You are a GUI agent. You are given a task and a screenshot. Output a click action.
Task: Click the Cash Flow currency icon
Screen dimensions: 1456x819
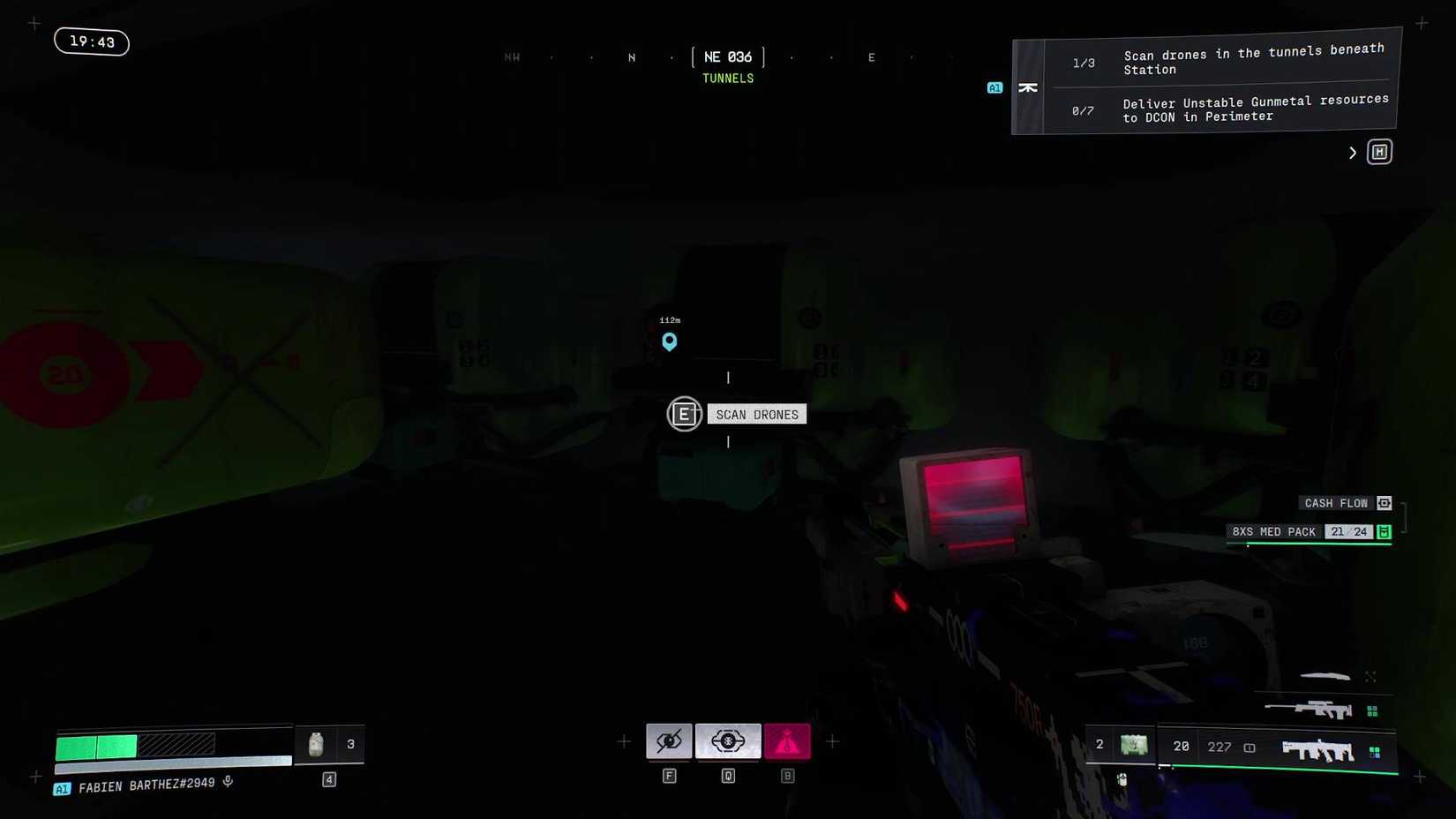coord(1384,503)
